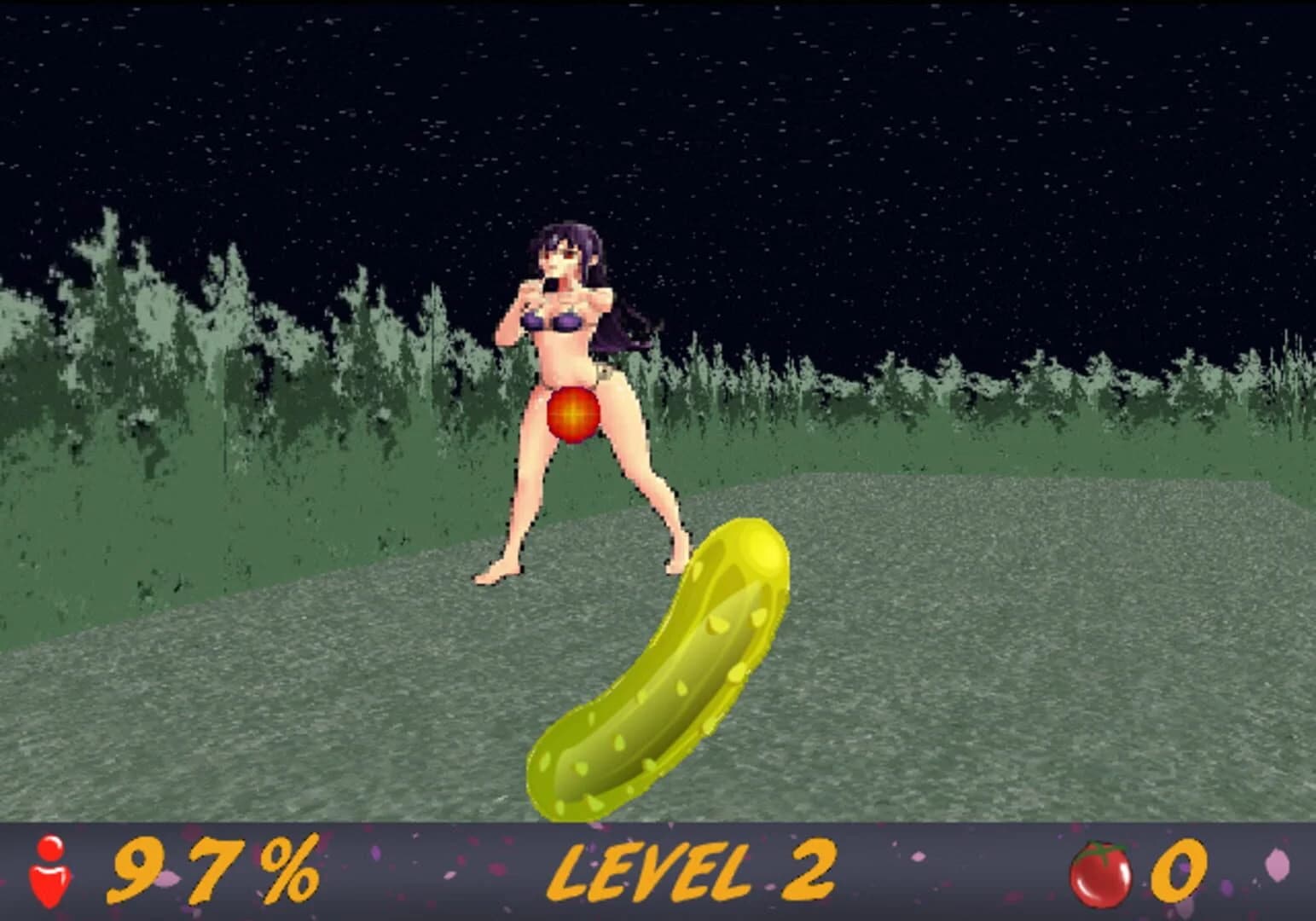Select the LEVEL 2 heading
The height and width of the screenshot is (921, 1316).
691,868
